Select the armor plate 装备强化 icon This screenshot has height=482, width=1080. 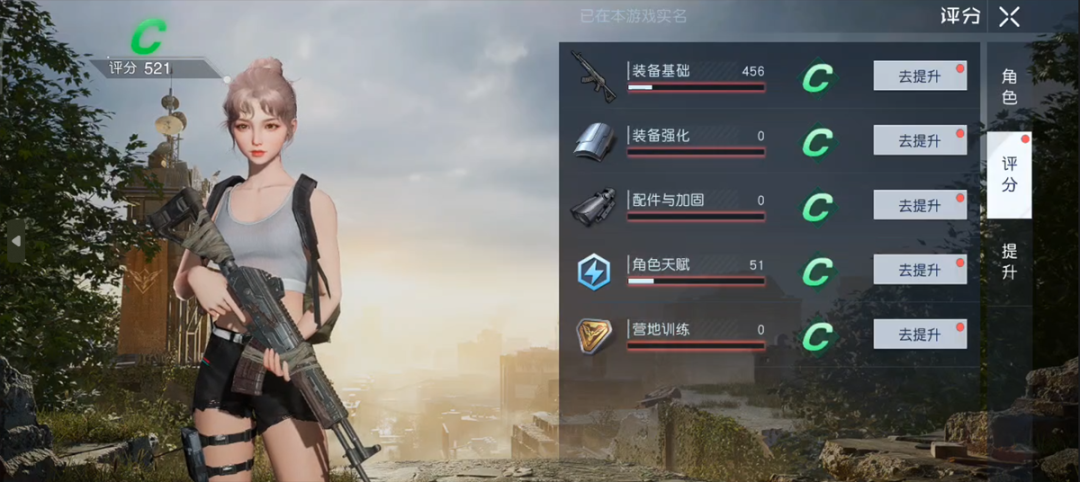click(x=593, y=141)
